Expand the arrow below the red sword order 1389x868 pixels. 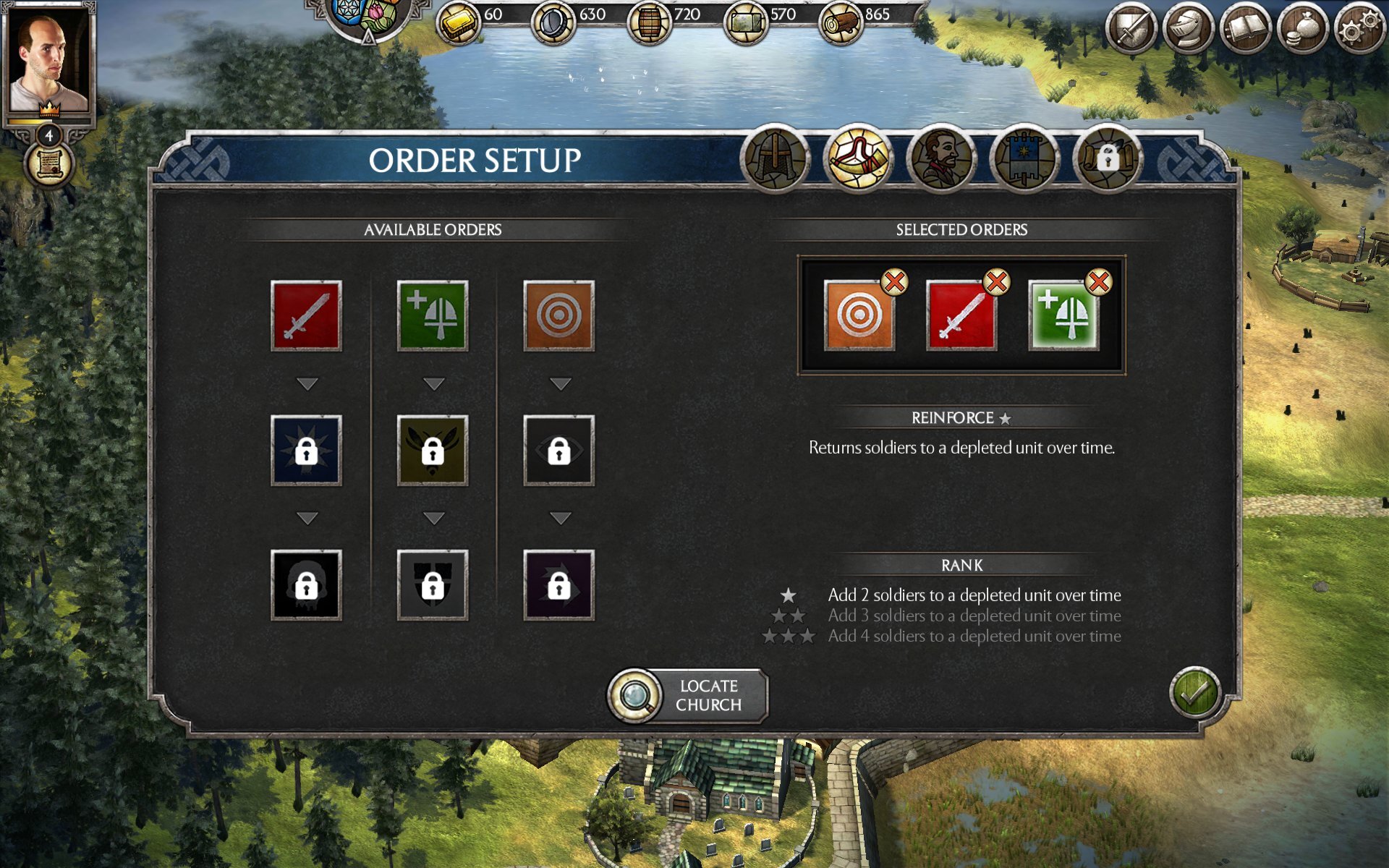(x=306, y=381)
